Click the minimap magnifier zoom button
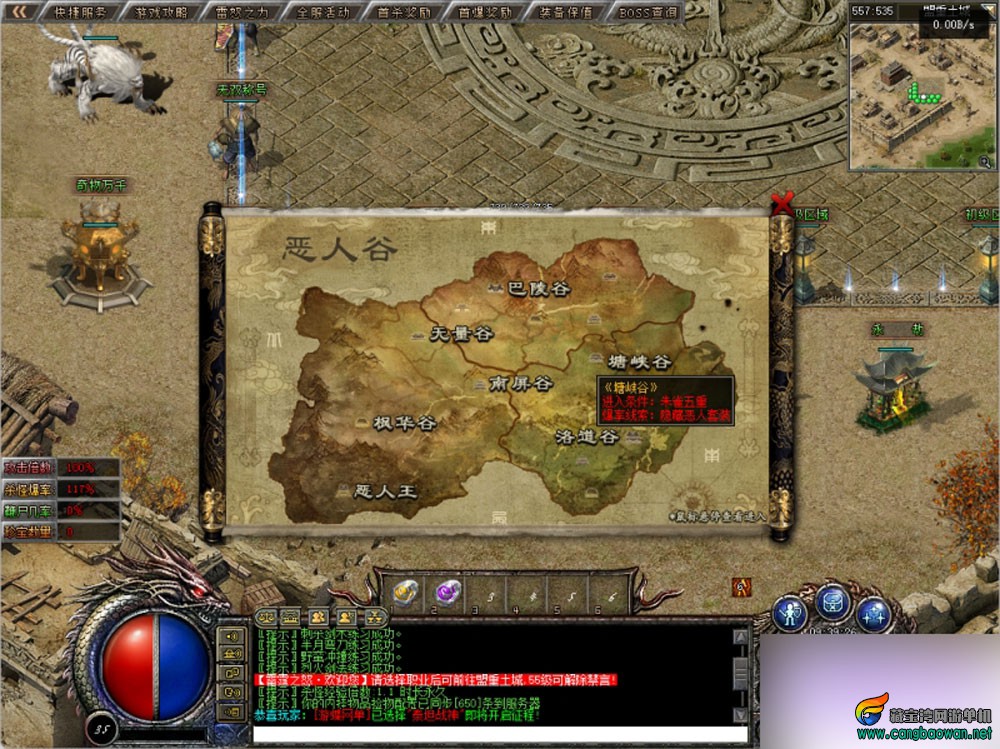Viewport: 1000px width, 749px height. (985, 160)
